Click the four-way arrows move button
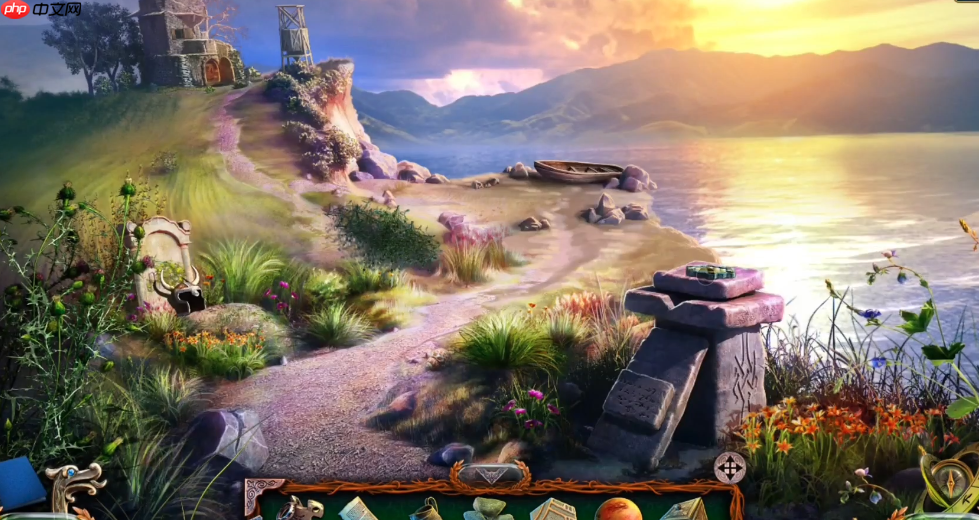 [x=729, y=467]
